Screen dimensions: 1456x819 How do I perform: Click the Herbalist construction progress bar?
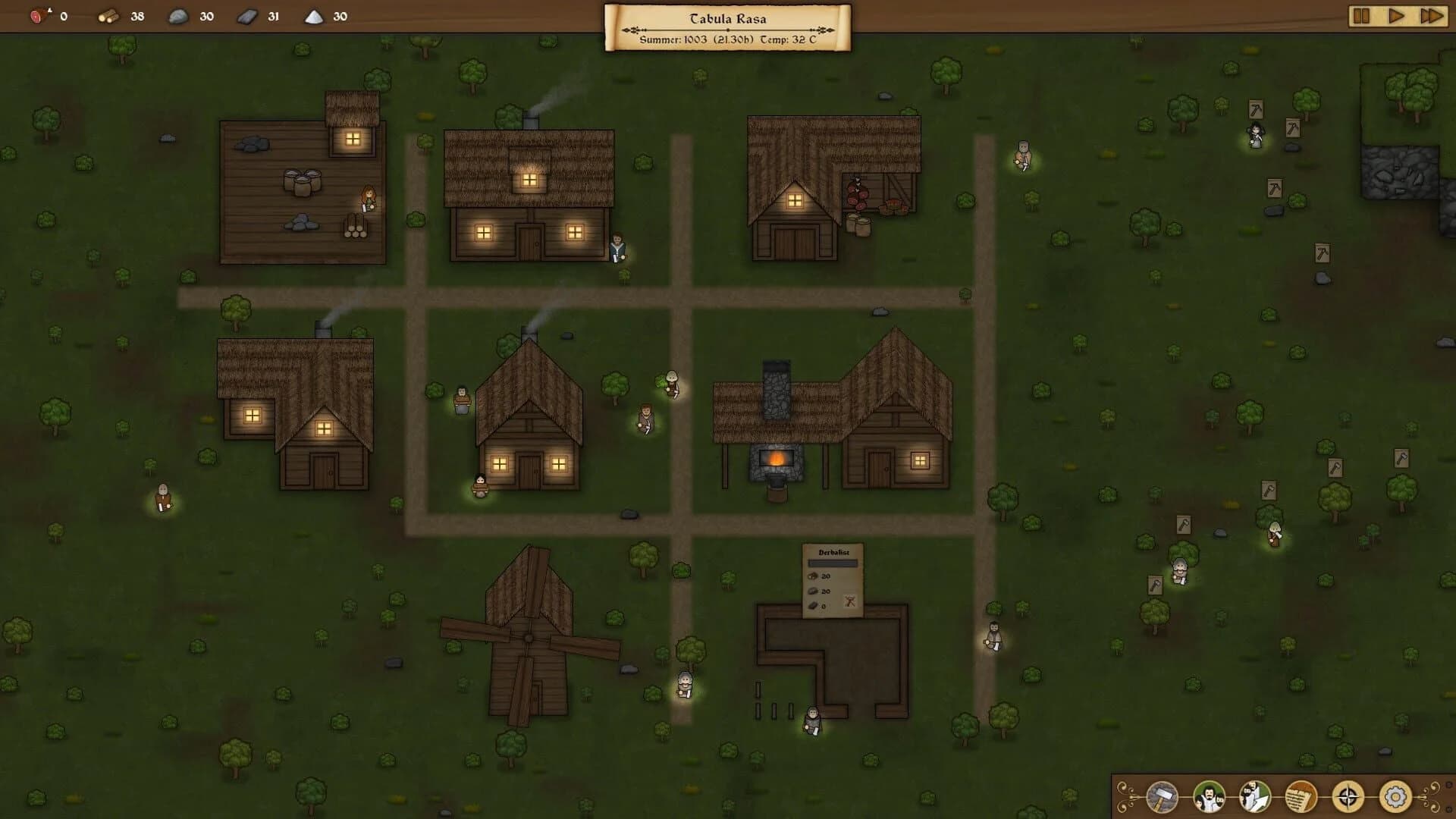[x=832, y=563]
